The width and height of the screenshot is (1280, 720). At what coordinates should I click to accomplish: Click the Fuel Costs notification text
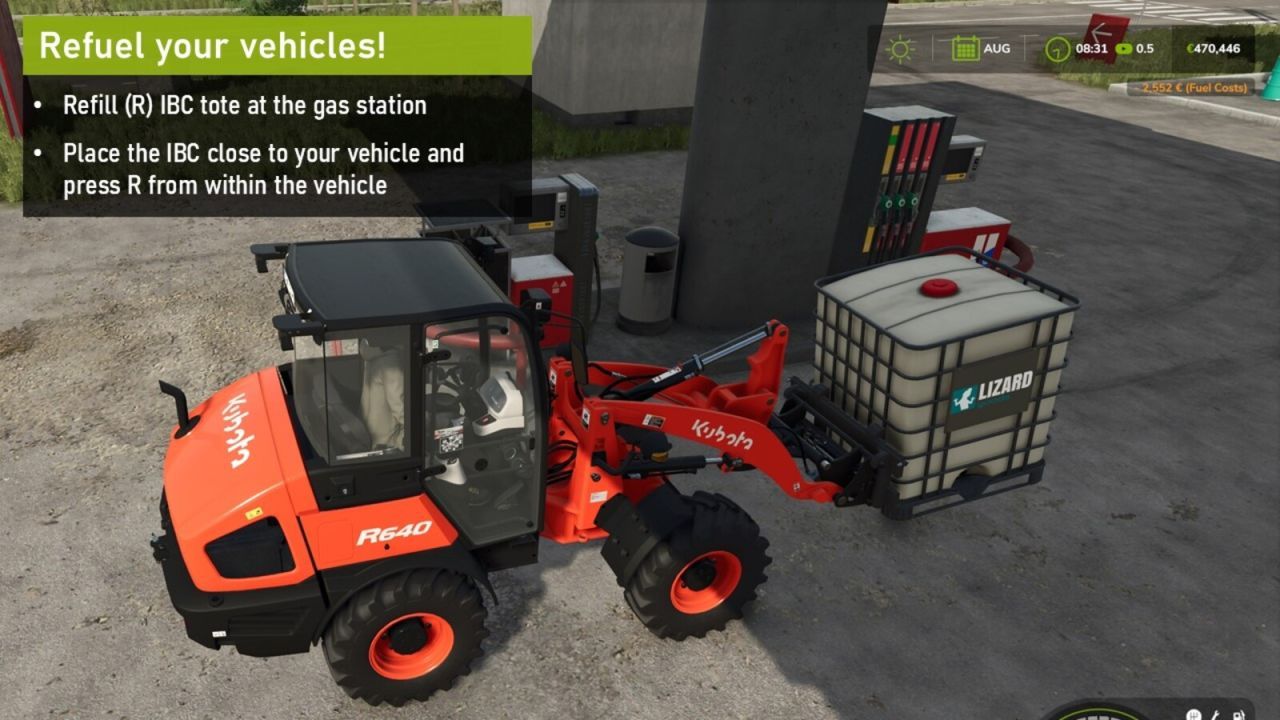click(x=1195, y=87)
